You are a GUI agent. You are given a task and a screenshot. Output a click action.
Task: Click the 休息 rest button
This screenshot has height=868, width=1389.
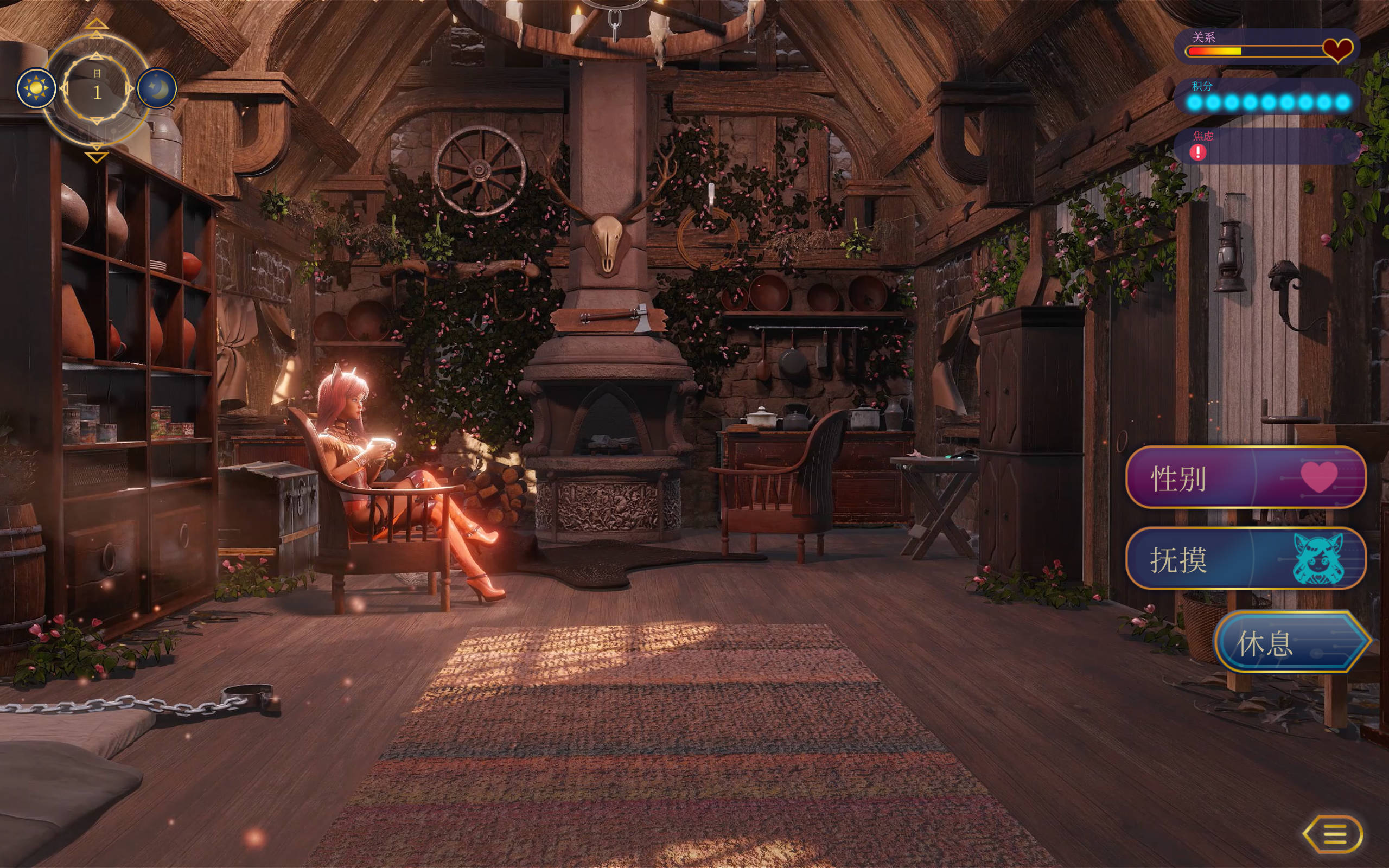(1291, 642)
